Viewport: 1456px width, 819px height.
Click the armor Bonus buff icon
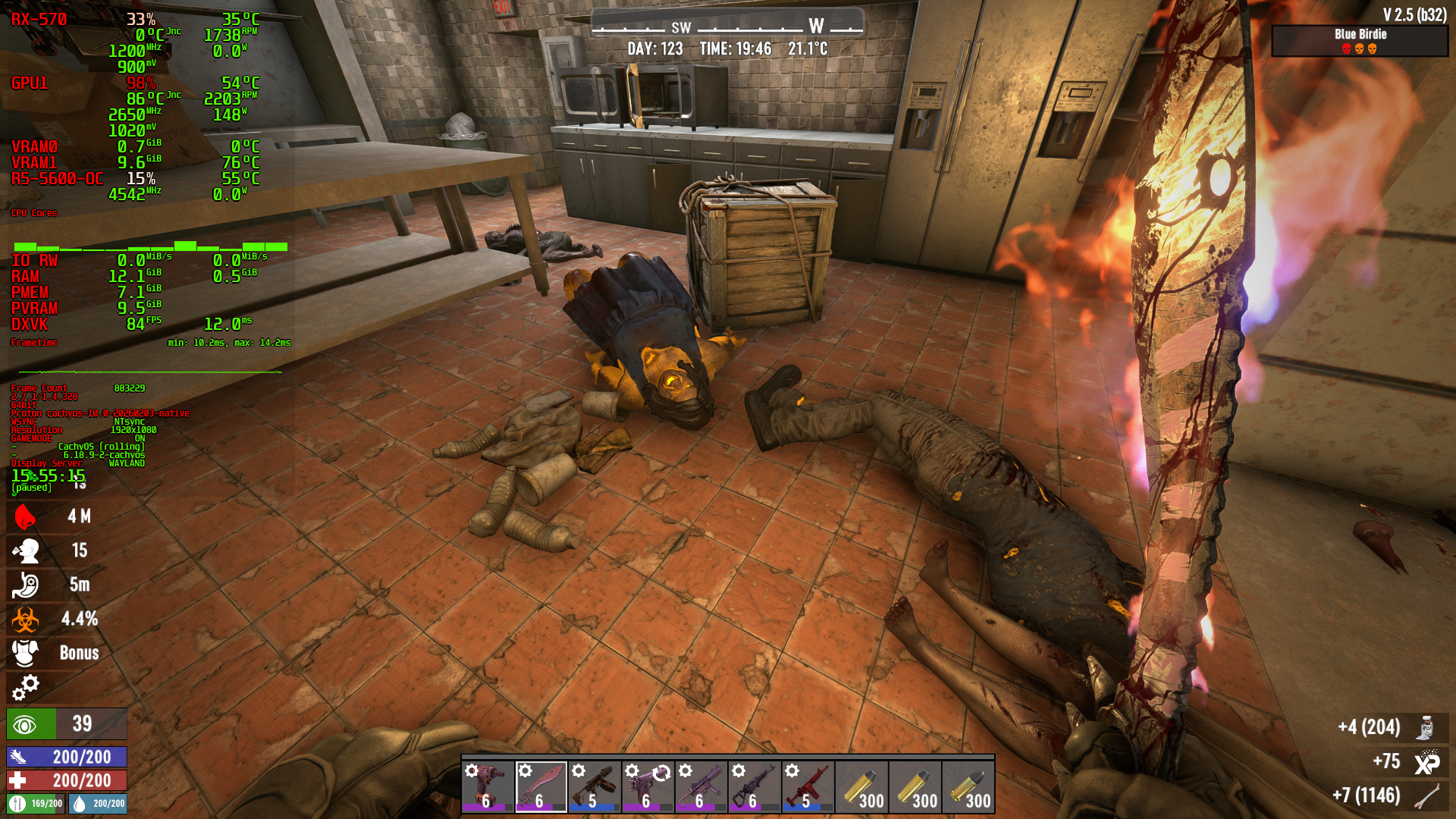(x=26, y=653)
